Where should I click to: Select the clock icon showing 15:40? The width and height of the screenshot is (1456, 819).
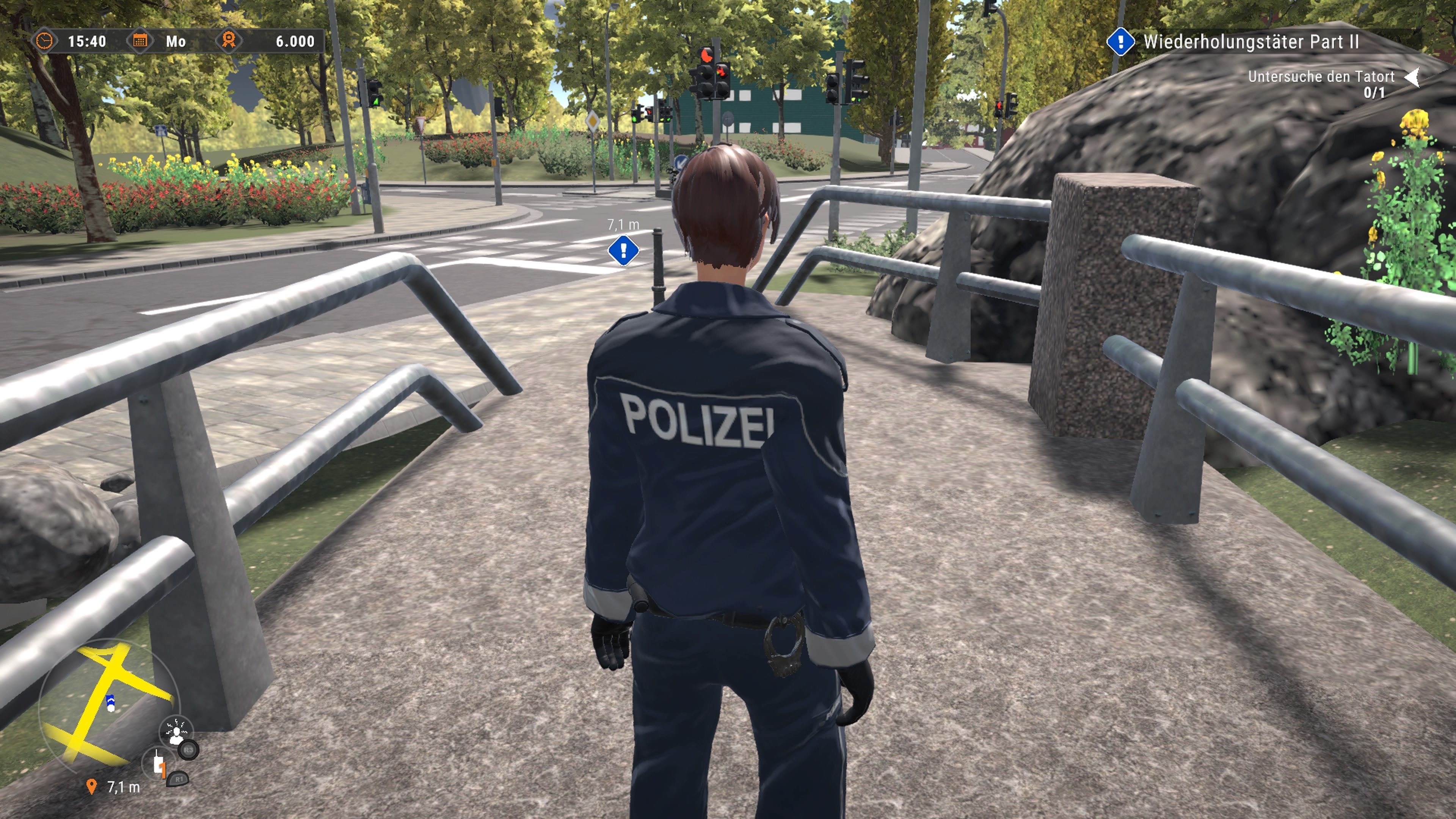pyautogui.click(x=45, y=41)
